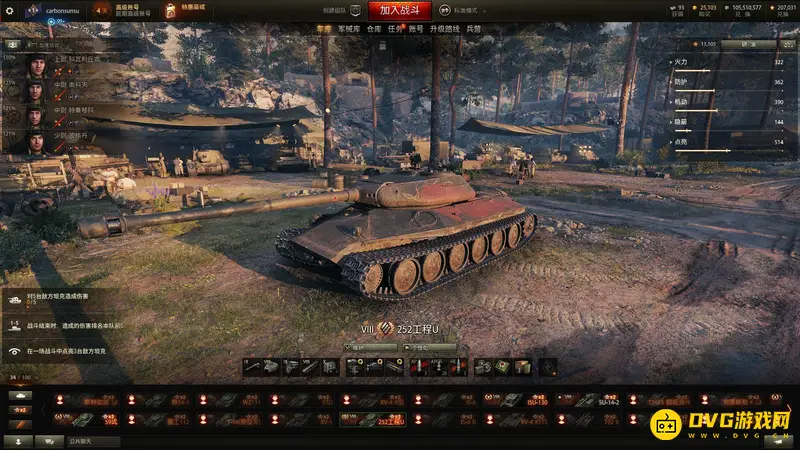Screen dimensions: 800x450
Task: Open the carbonsunsu player profile
Action: (x=60, y=10)
